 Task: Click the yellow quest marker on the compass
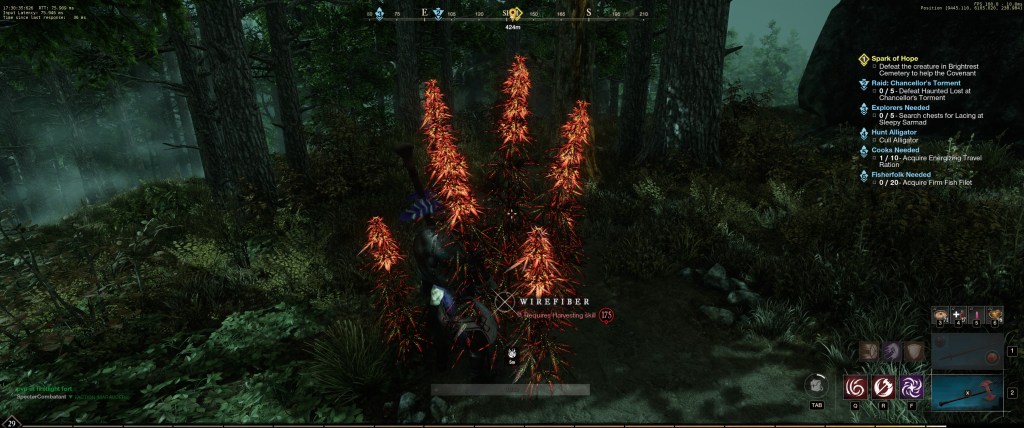pos(516,13)
